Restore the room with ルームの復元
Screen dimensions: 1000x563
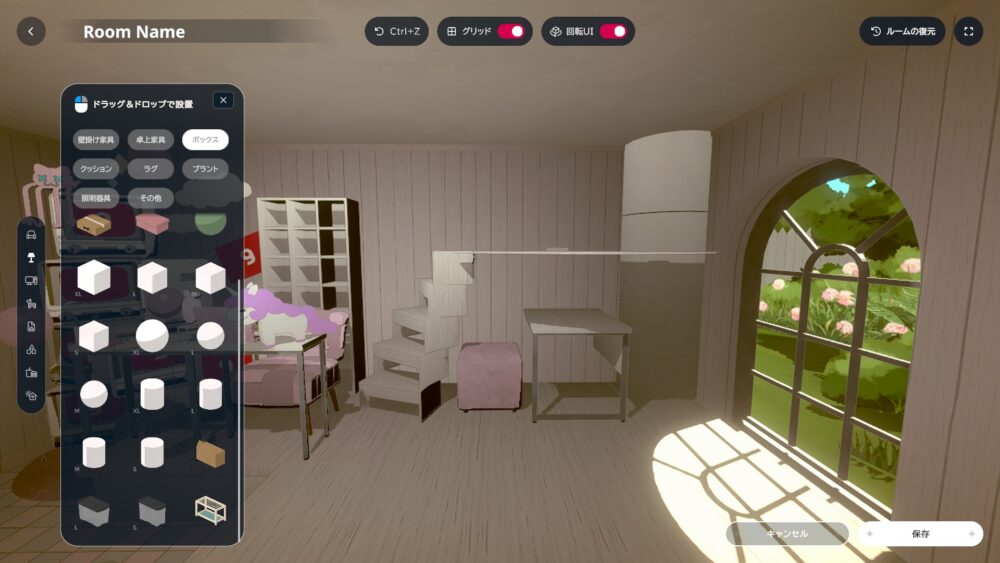coord(902,31)
